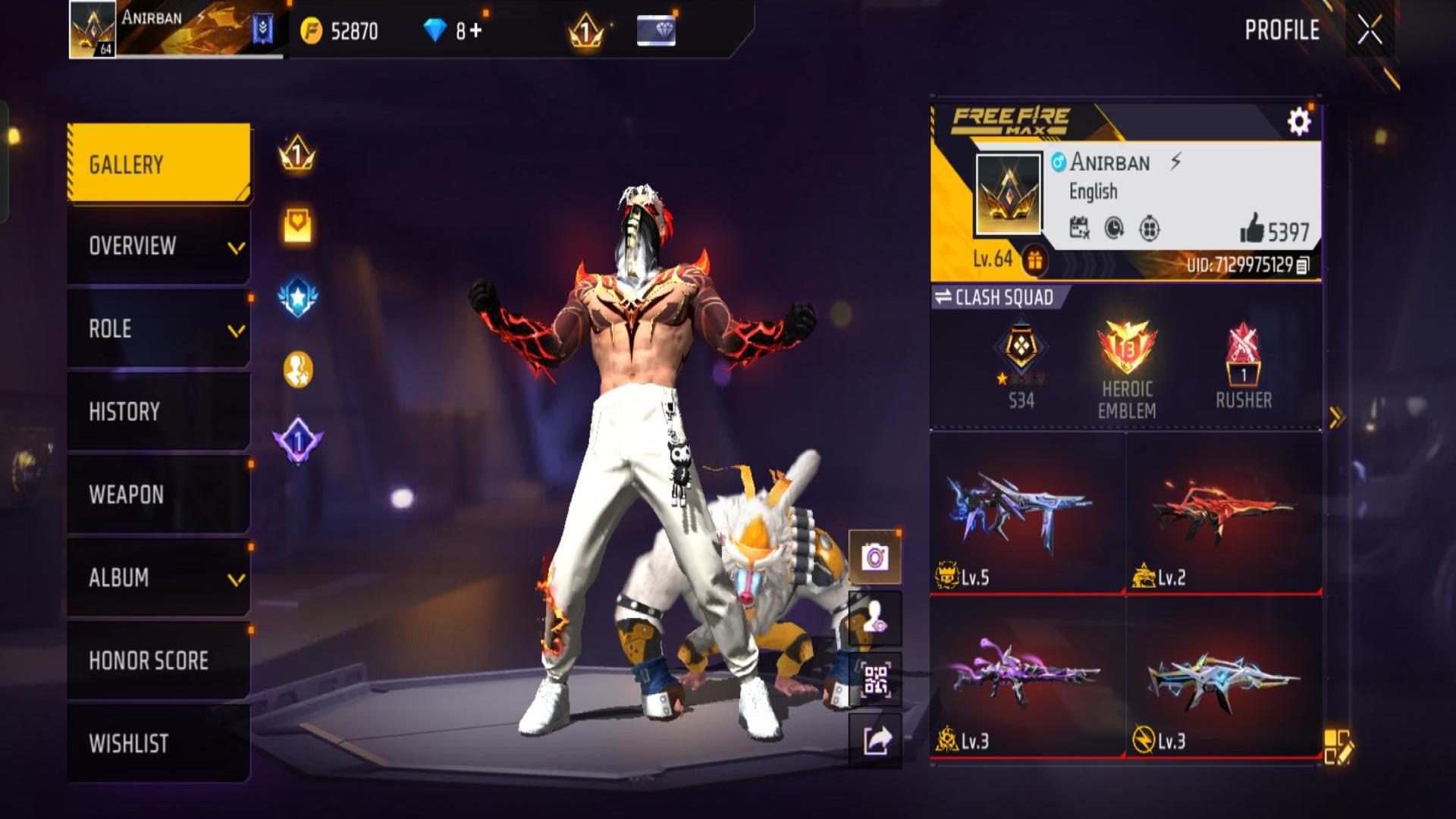Like the profile with thumbs-up
The width and height of the screenshot is (1456, 819).
1252,229
